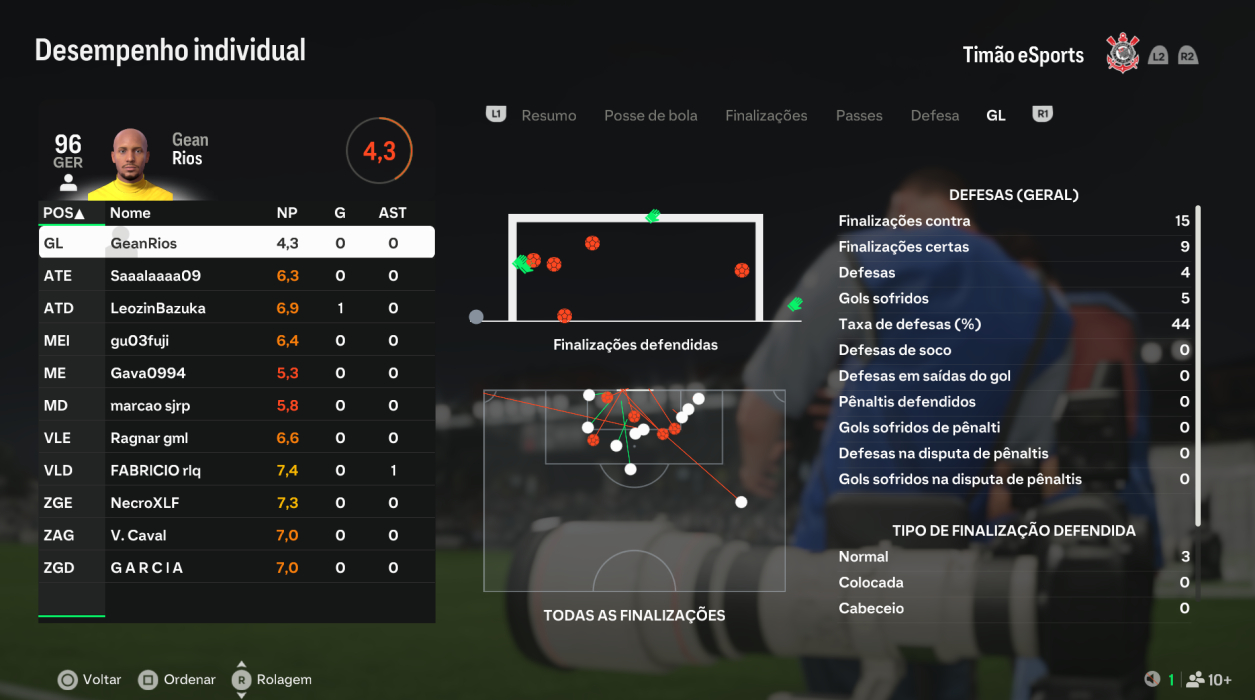1255x700 pixels.
Task: Select the G A R C I A row
Action: pos(236,568)
